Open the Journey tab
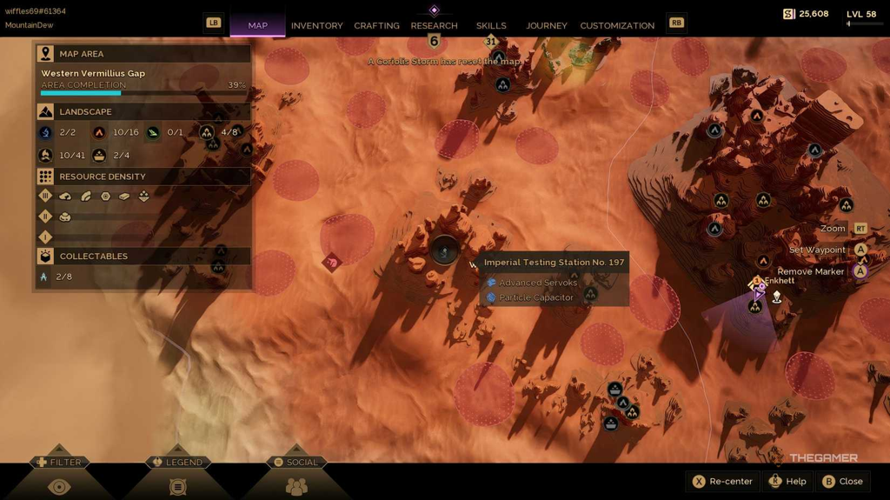Image resolution: width=890 pixels, height=500 pixels. click(x=546, y=25)
